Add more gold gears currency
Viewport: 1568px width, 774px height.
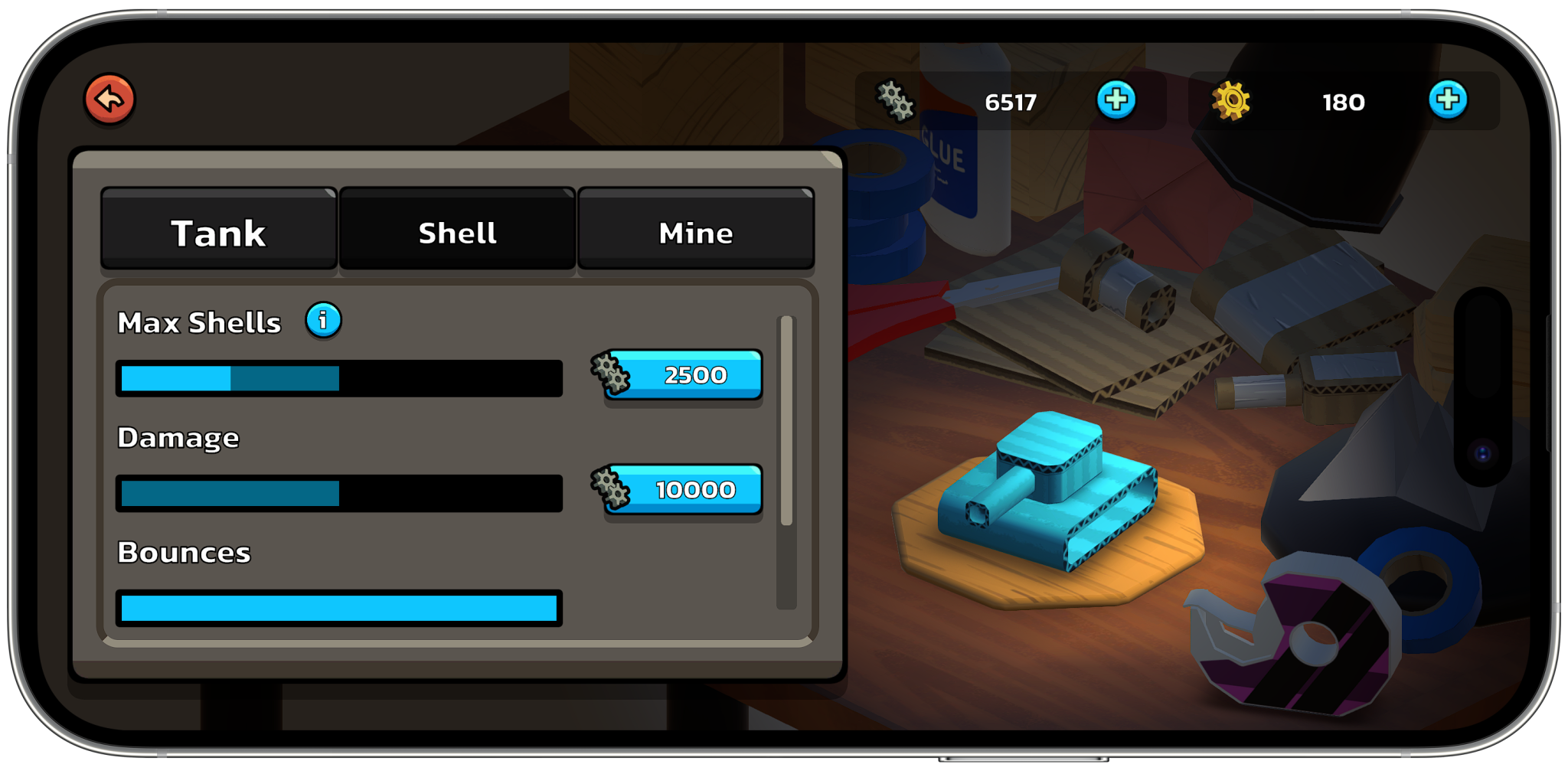[x=1447, y=100]
